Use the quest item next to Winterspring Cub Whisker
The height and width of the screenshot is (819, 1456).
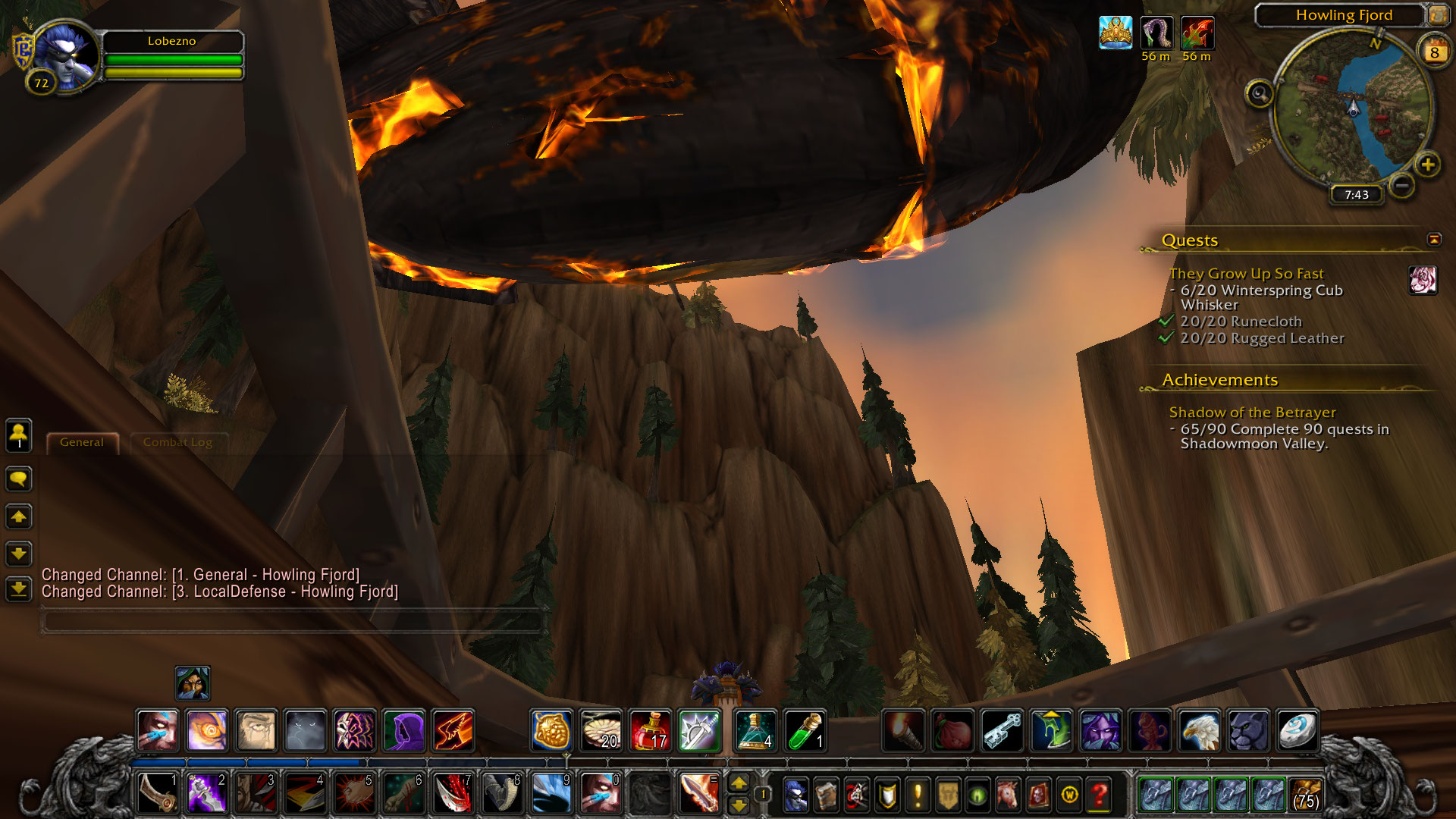click(x=1423, y=280)
